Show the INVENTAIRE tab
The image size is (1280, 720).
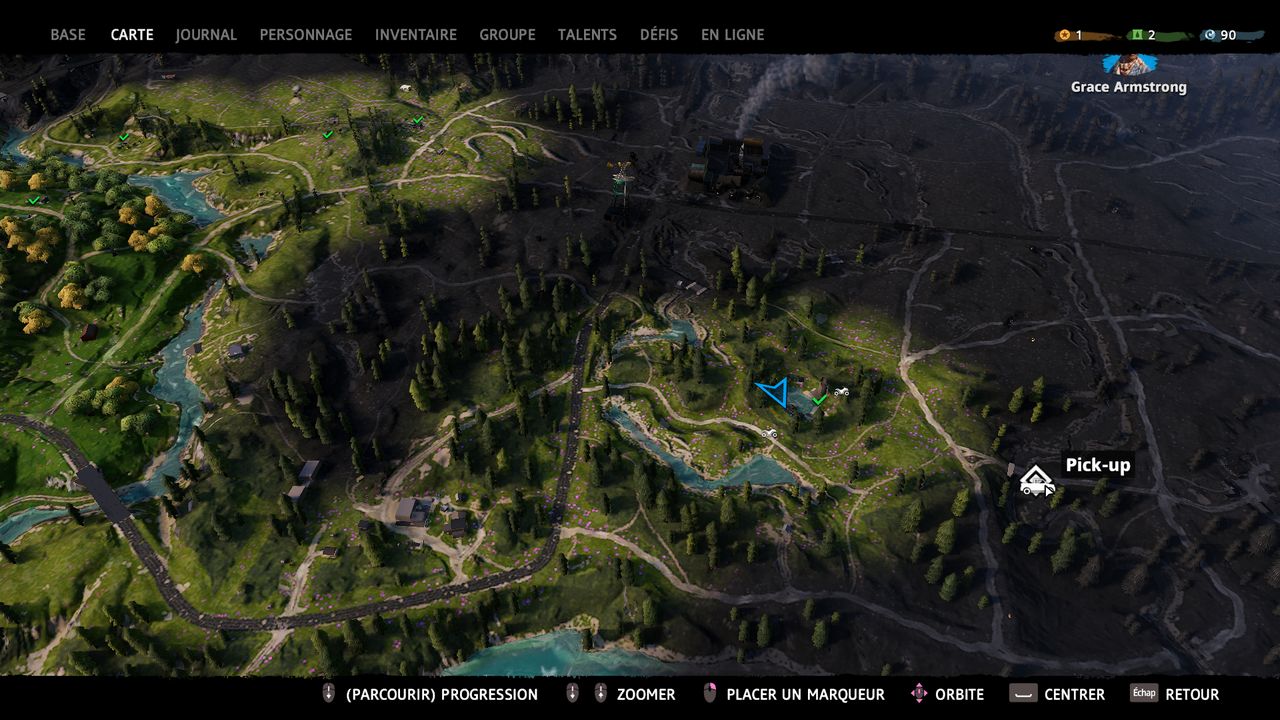point(415,35)
